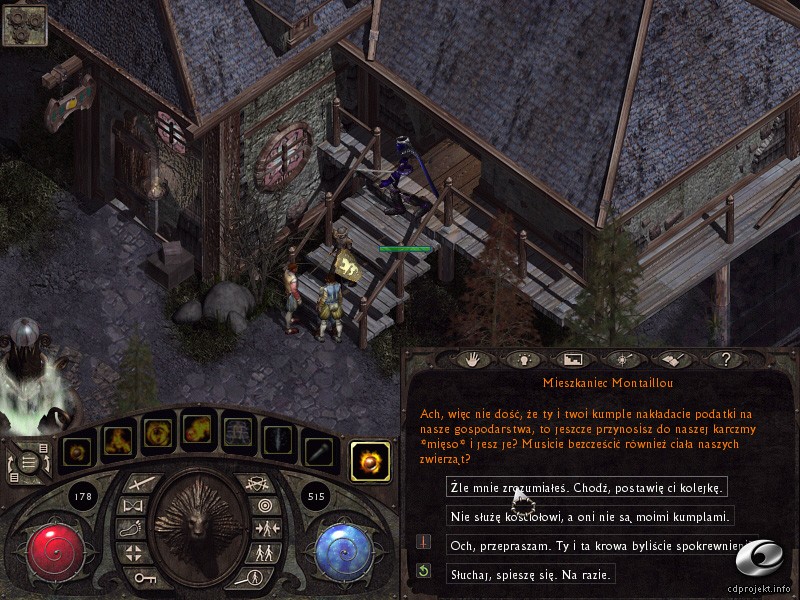The image size is (800, 600).
Task: Activate the gold-framed fire orb spell
Action: coord(370,462)
